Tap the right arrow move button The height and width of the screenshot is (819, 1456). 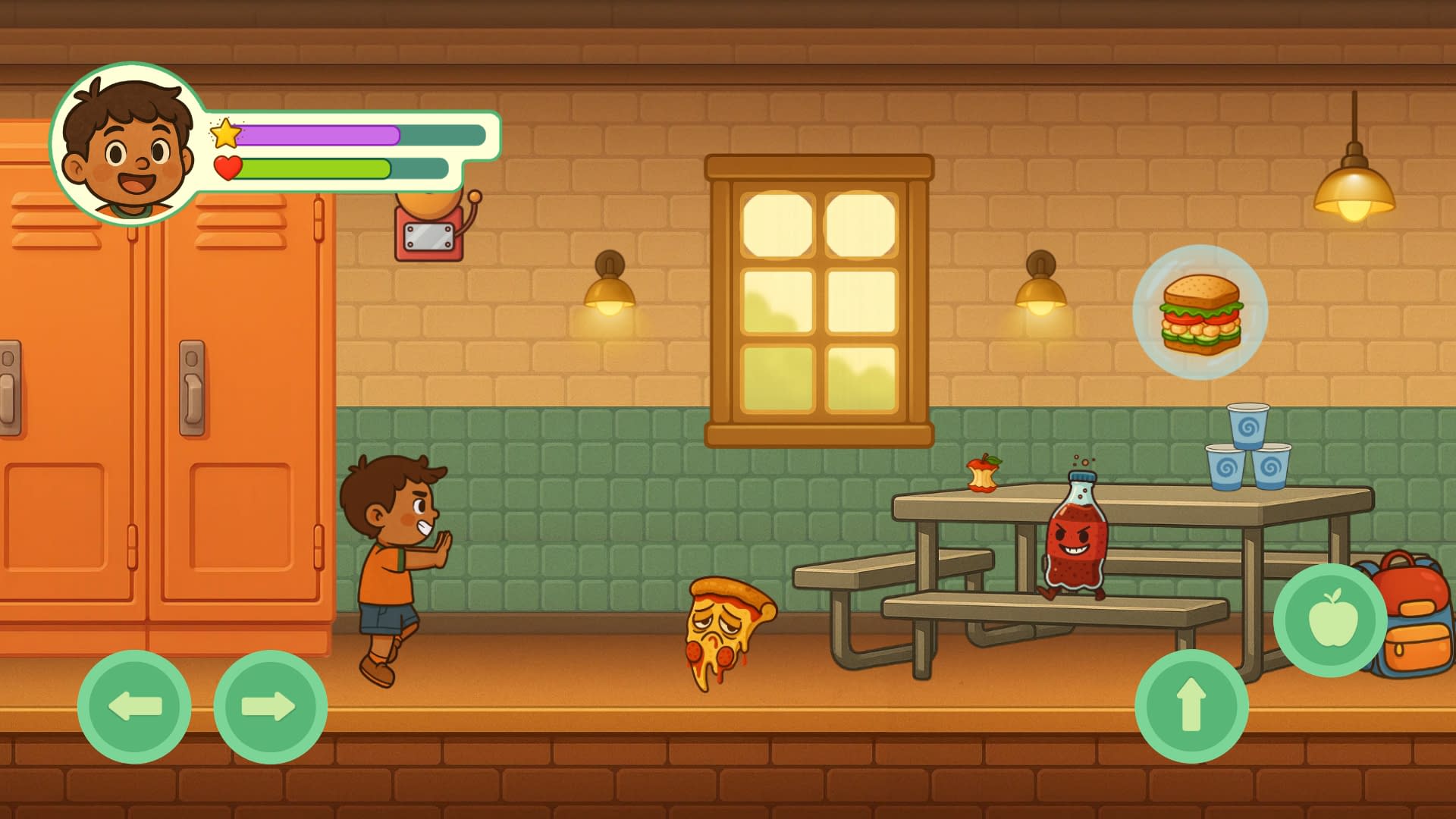270,706
